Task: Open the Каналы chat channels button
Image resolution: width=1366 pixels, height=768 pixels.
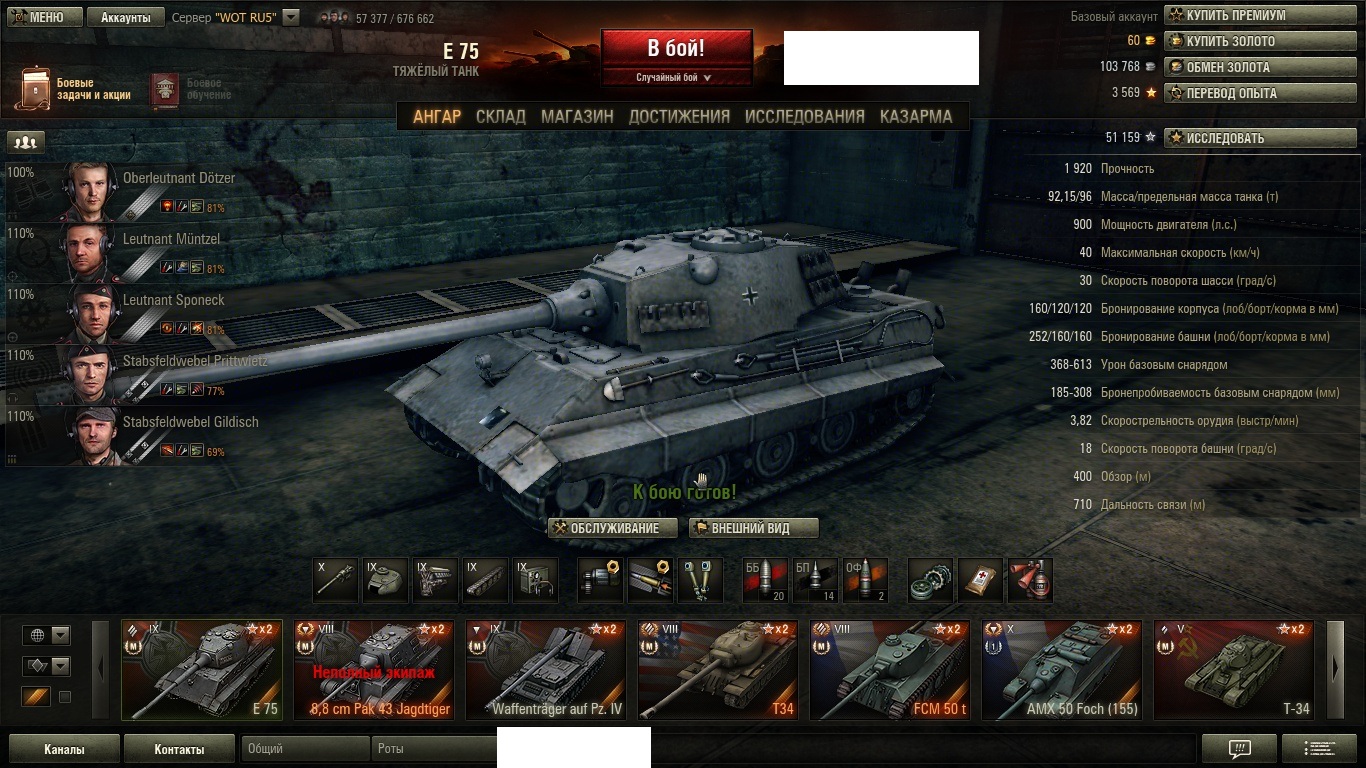Action: click(x=64, y=749)
